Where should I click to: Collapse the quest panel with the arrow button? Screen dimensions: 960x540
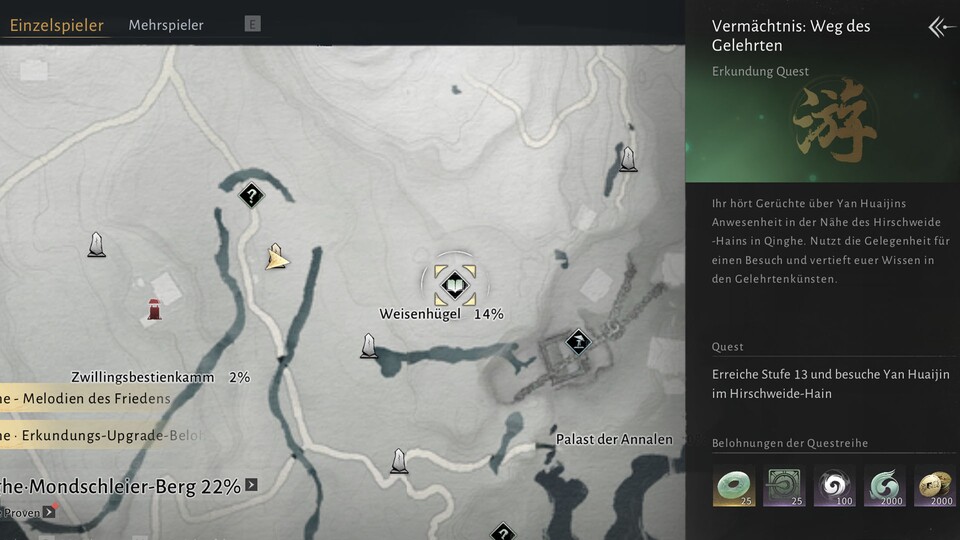[941, 27]
